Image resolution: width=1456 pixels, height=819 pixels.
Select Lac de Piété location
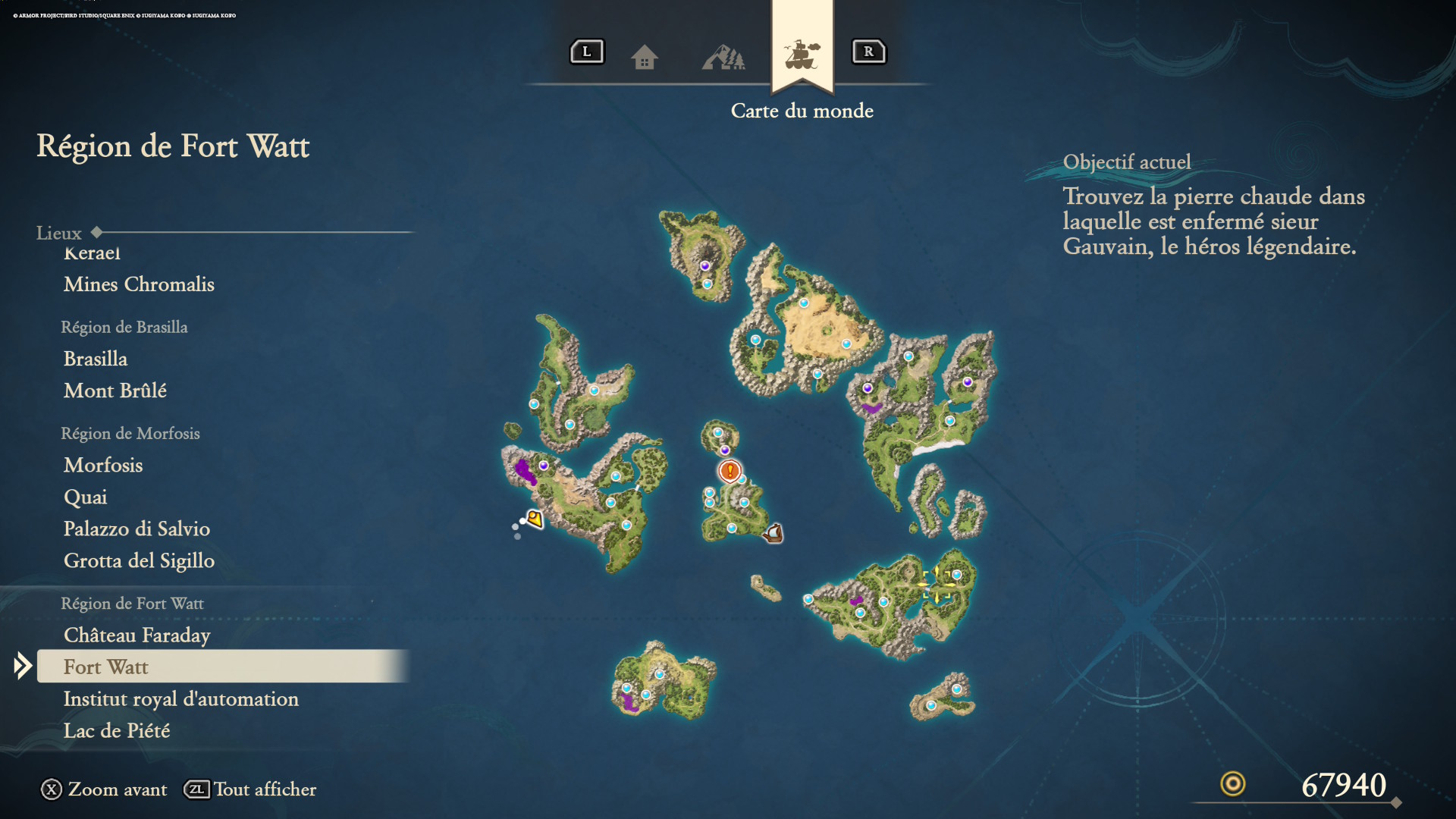point(117,730)
